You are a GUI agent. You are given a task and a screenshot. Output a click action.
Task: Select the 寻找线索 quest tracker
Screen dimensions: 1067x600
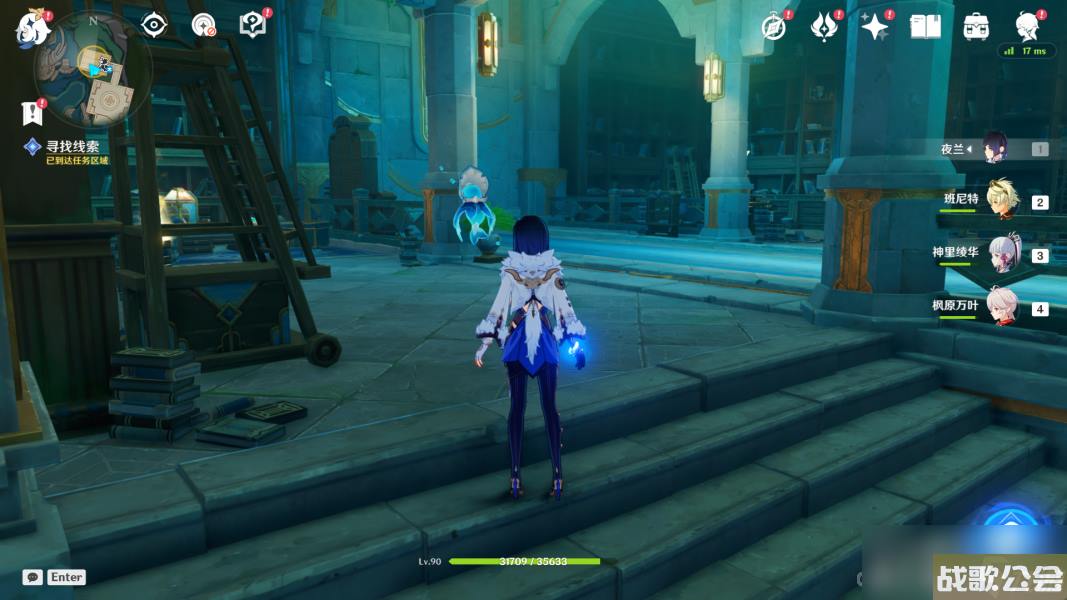(72, 146)
